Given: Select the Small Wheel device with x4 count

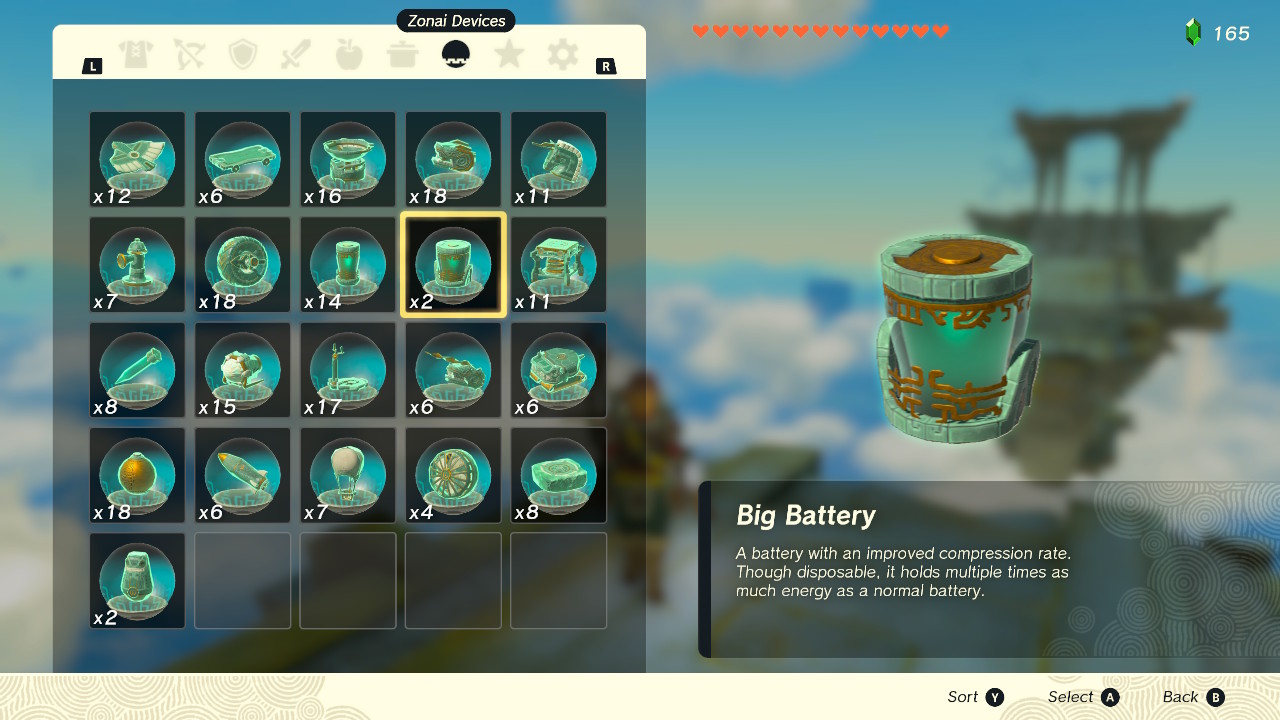Looking at the screenshot, I should point(452,475).
